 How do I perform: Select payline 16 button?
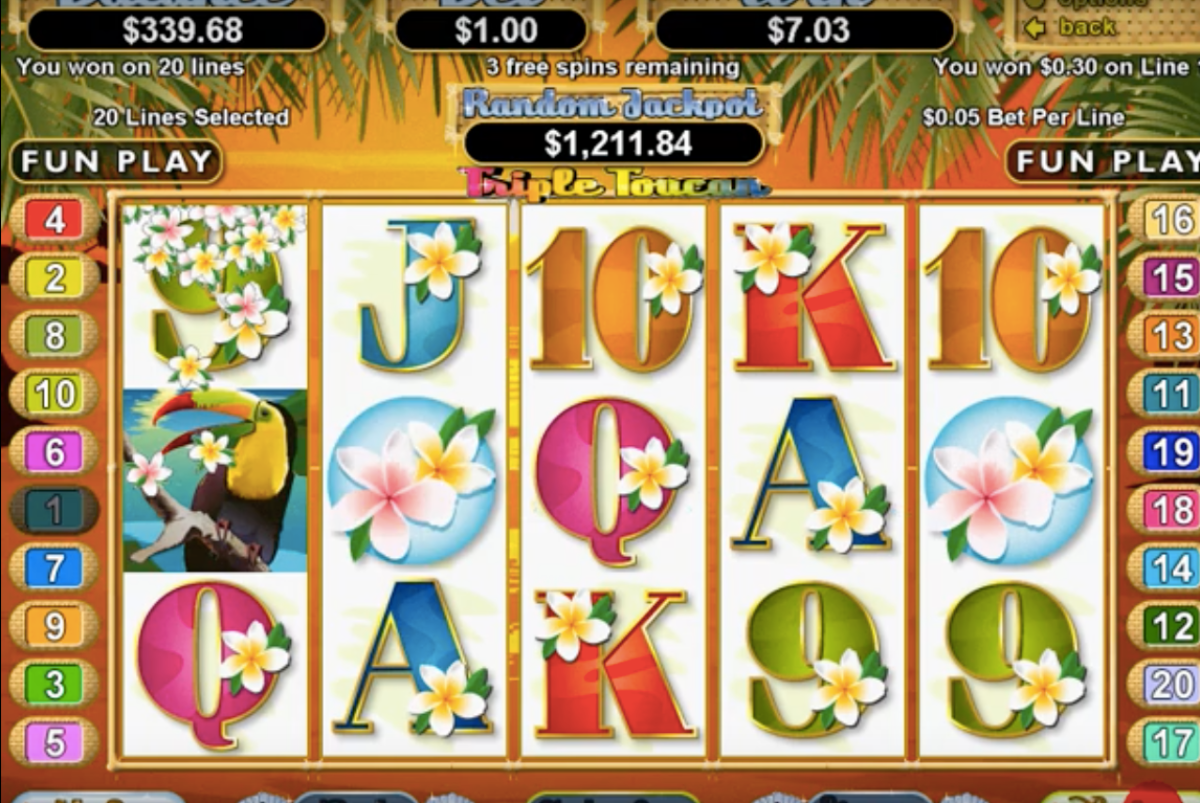(x=1170, y=219)
